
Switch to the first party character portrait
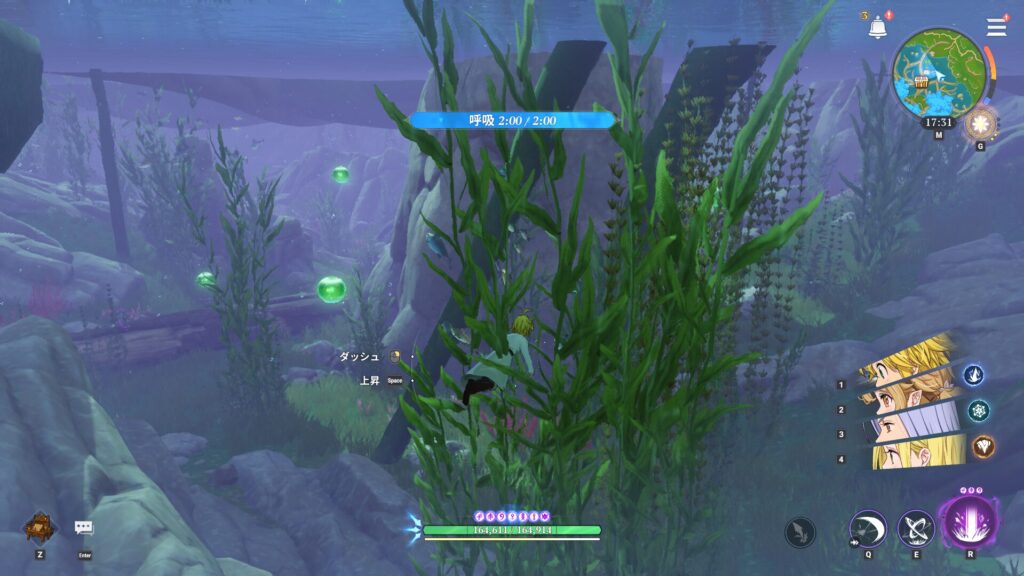[910, 358]
